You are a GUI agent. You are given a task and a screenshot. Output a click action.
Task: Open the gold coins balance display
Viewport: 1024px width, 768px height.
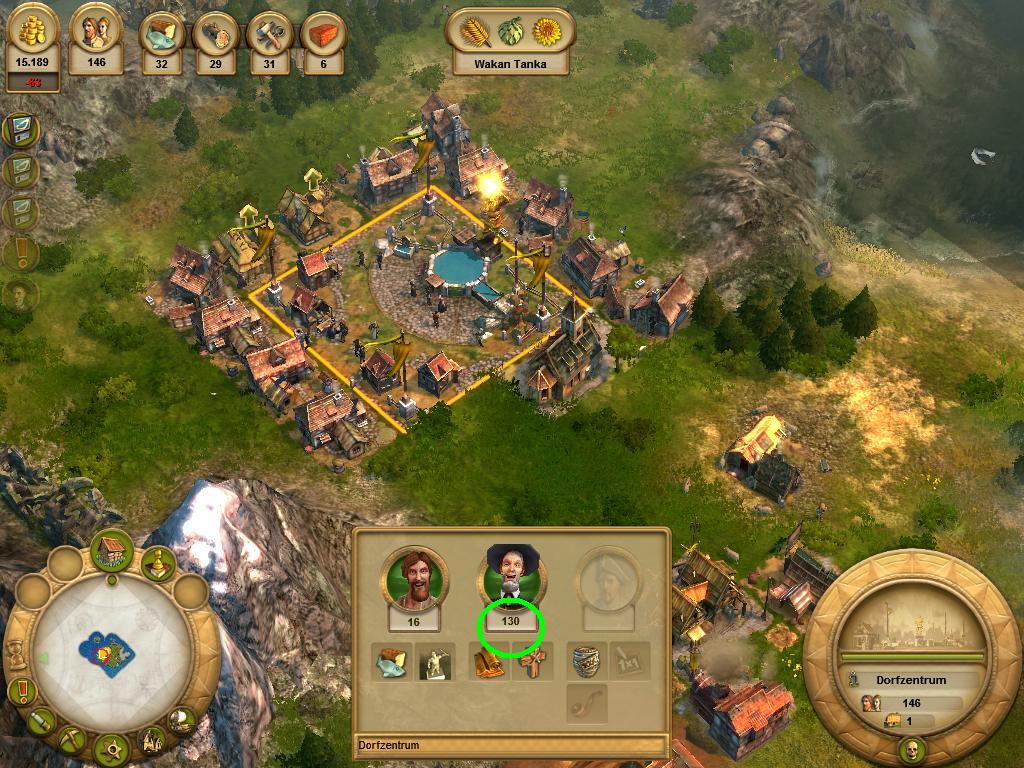coord(33,45)
